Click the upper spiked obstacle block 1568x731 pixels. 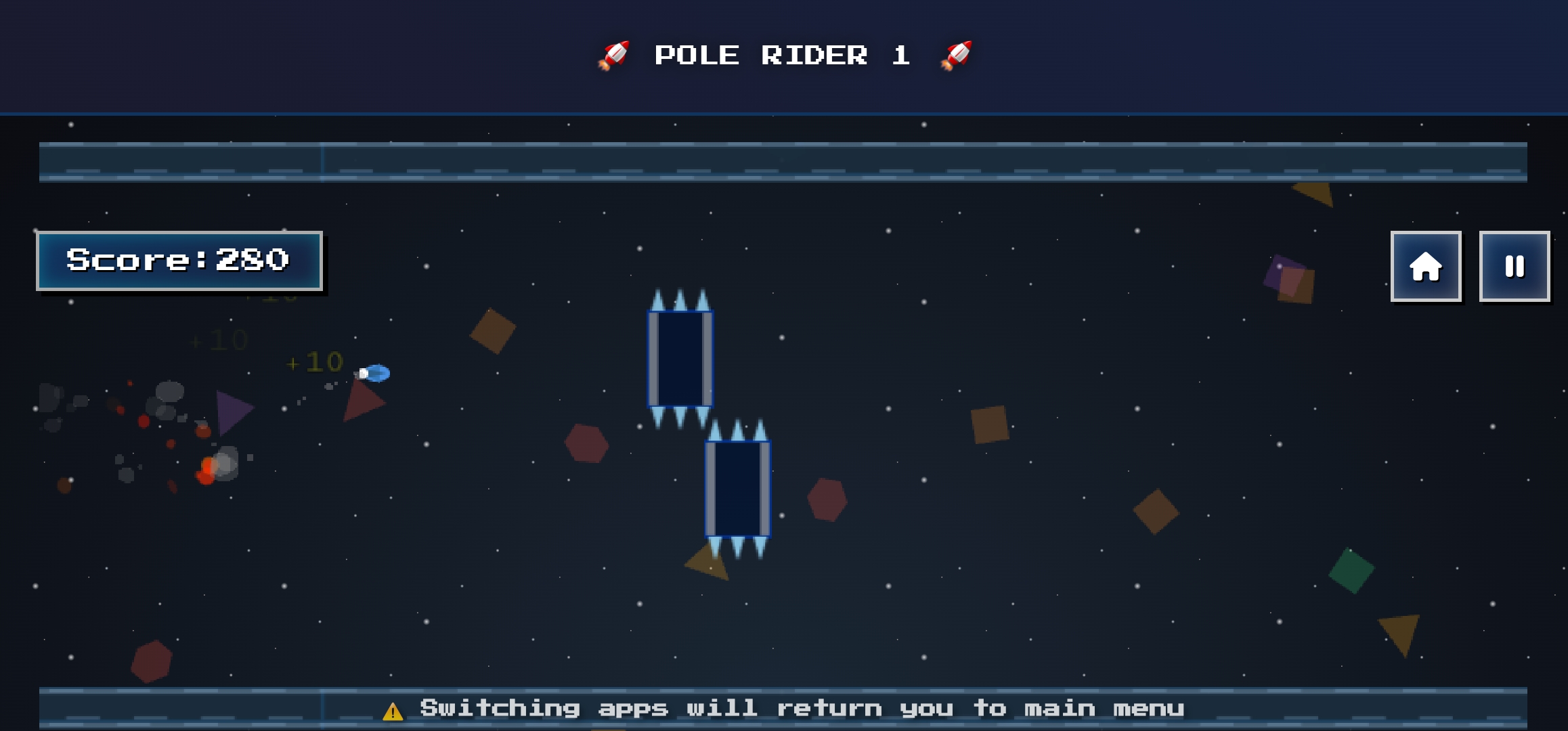coord(680,359)
